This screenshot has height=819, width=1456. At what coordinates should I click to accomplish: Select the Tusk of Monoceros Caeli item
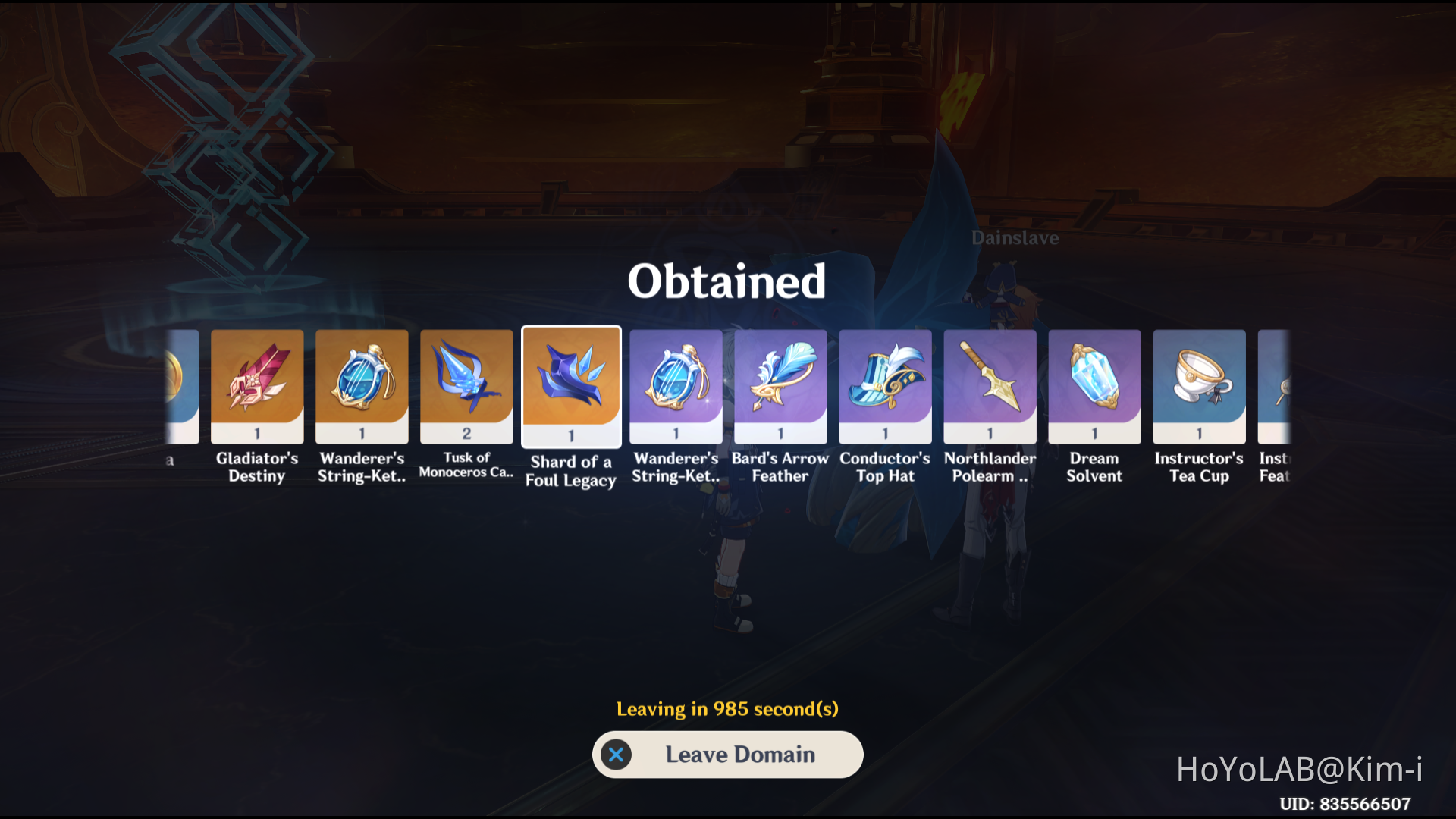point(466,387)
